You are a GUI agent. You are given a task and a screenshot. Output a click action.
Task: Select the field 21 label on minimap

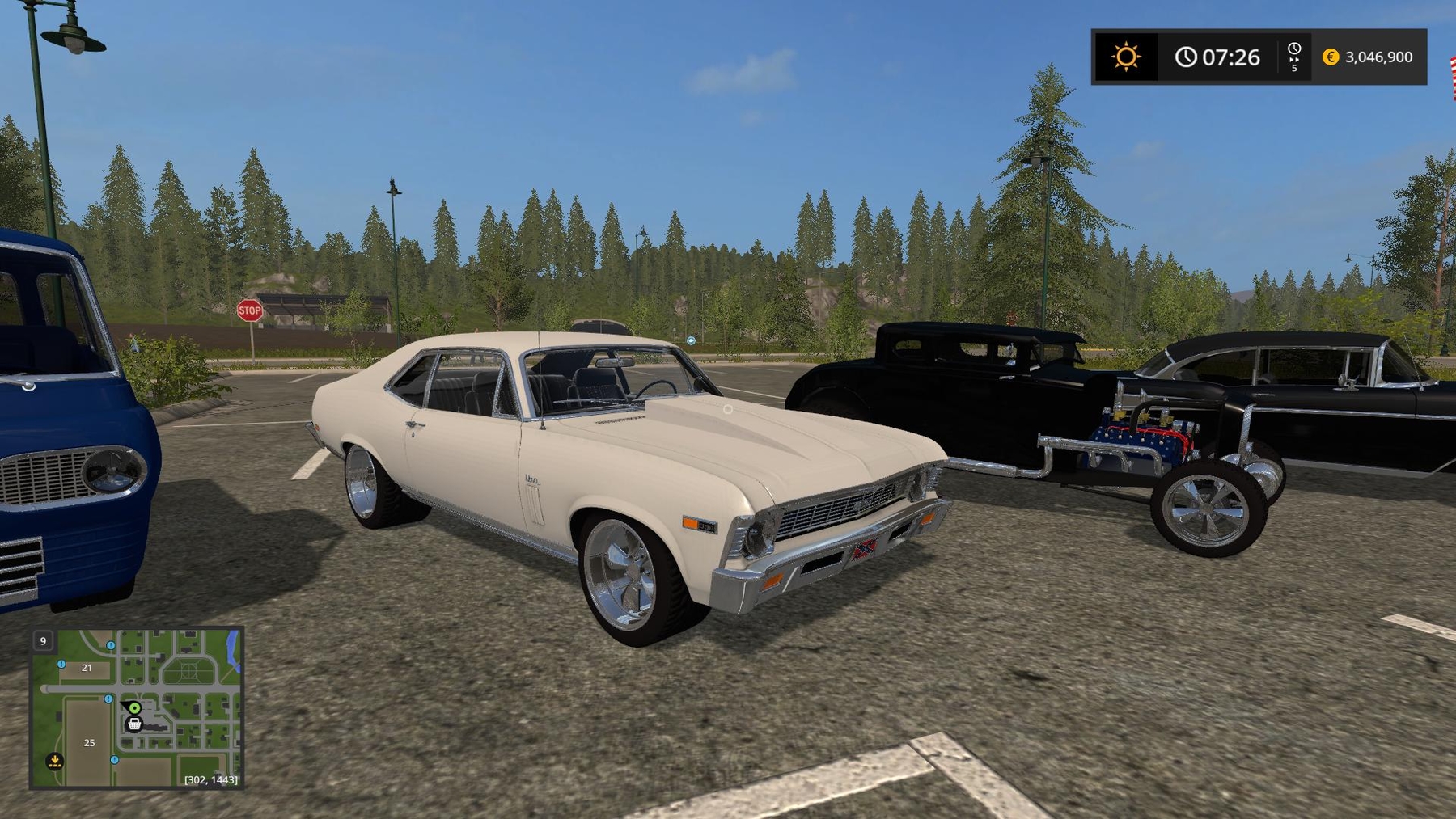(87, 668)
